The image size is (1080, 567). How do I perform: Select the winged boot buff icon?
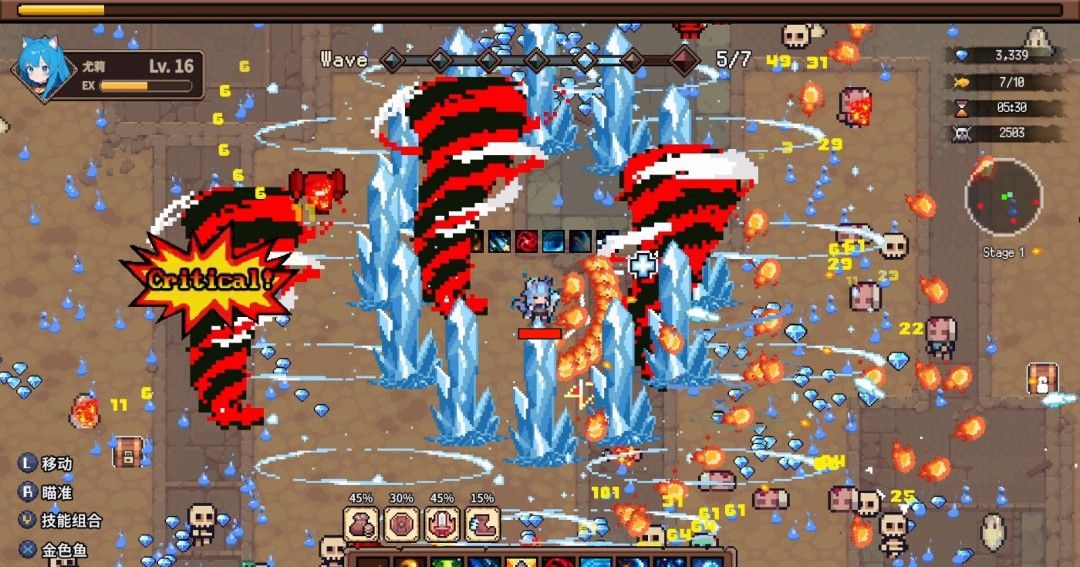pos(482,524)
